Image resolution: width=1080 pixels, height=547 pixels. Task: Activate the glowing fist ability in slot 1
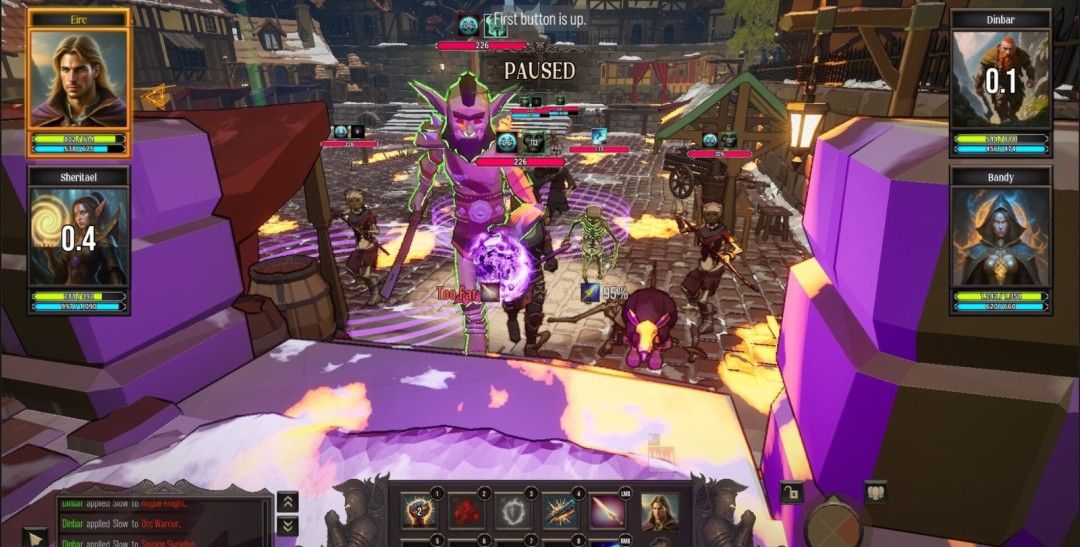coord(418,511)
